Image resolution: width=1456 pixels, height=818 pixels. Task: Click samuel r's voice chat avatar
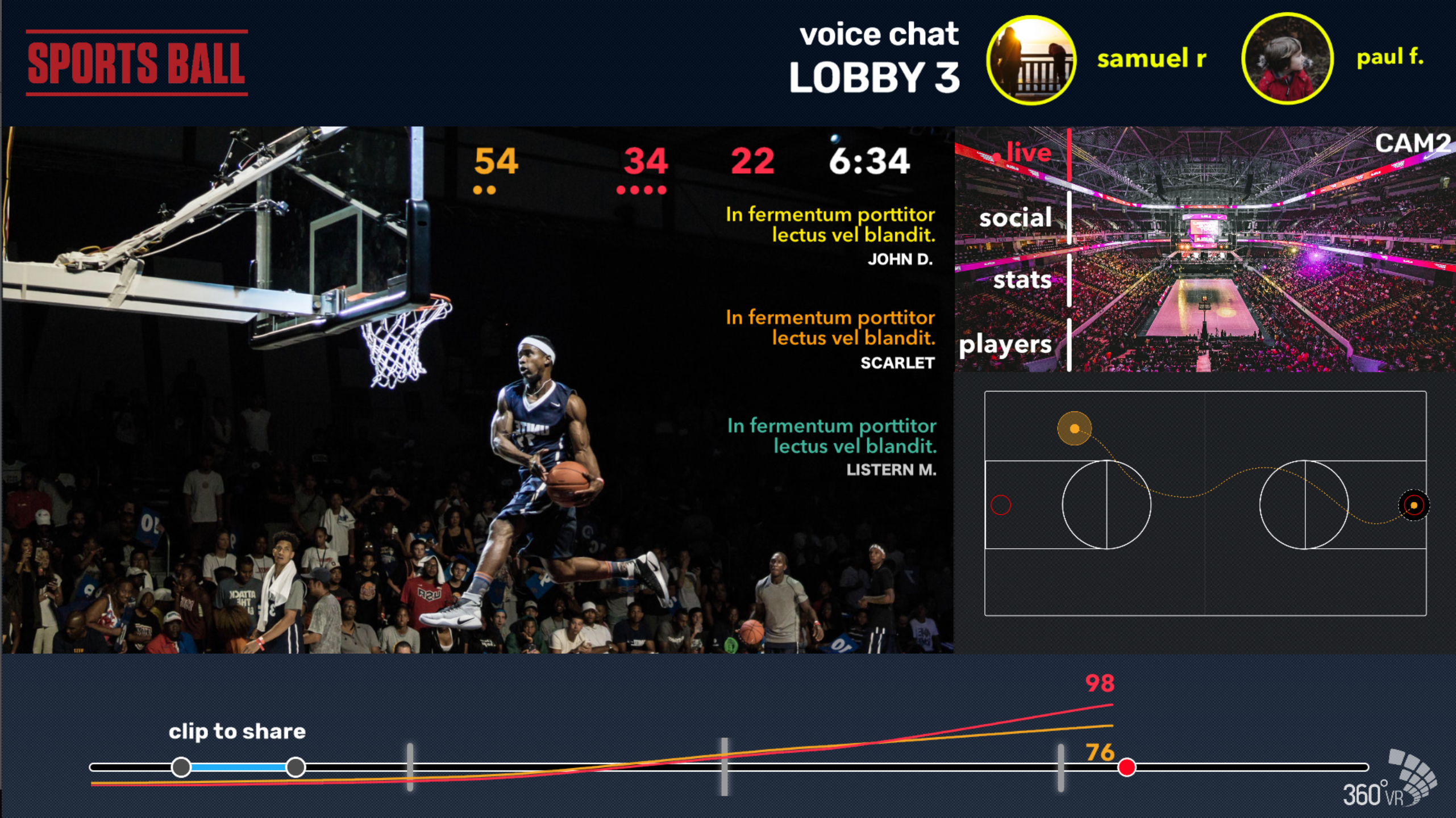click(1031, 60)
